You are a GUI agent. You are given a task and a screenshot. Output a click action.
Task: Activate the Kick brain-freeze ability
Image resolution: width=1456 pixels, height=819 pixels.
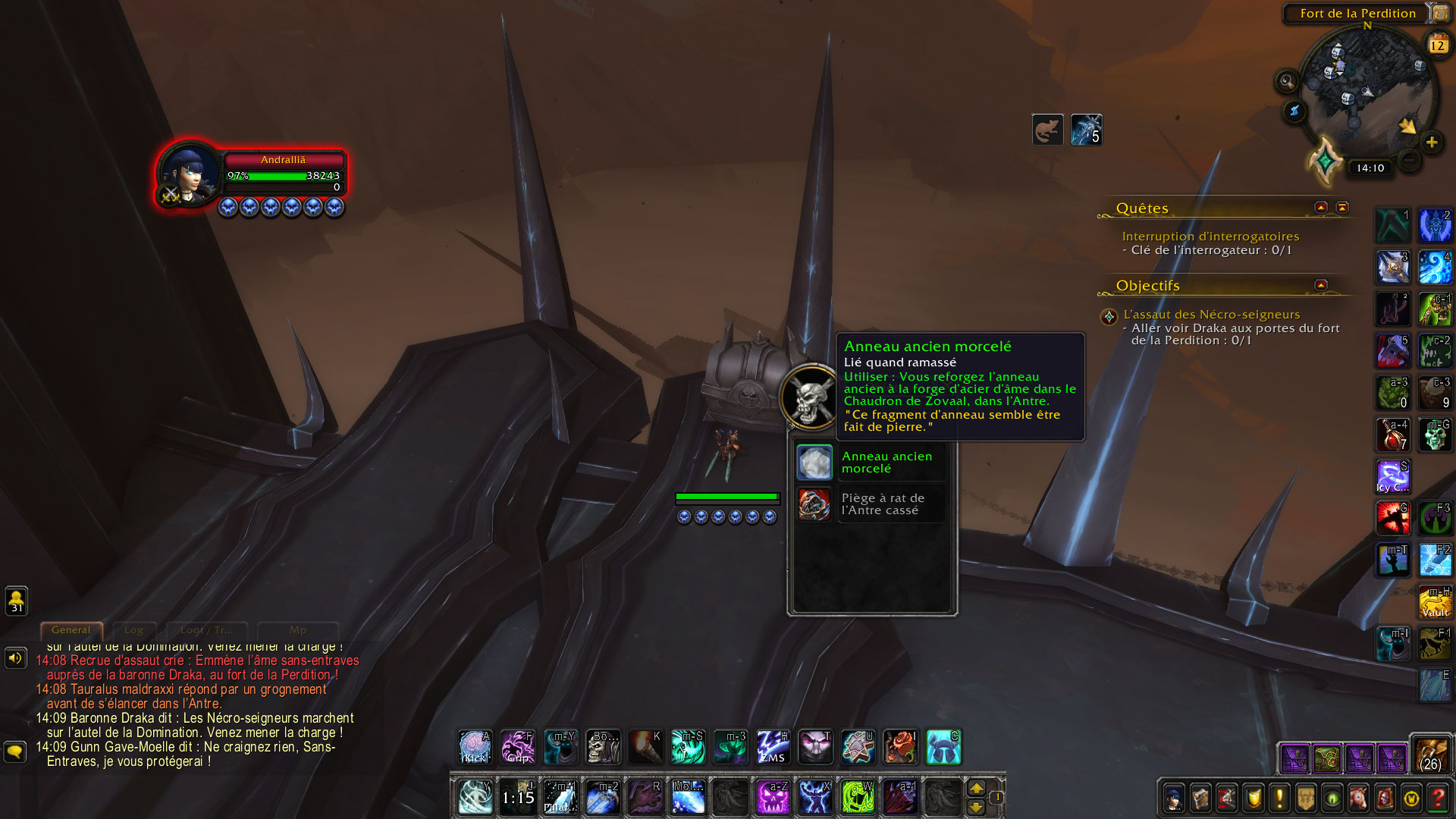475,747
